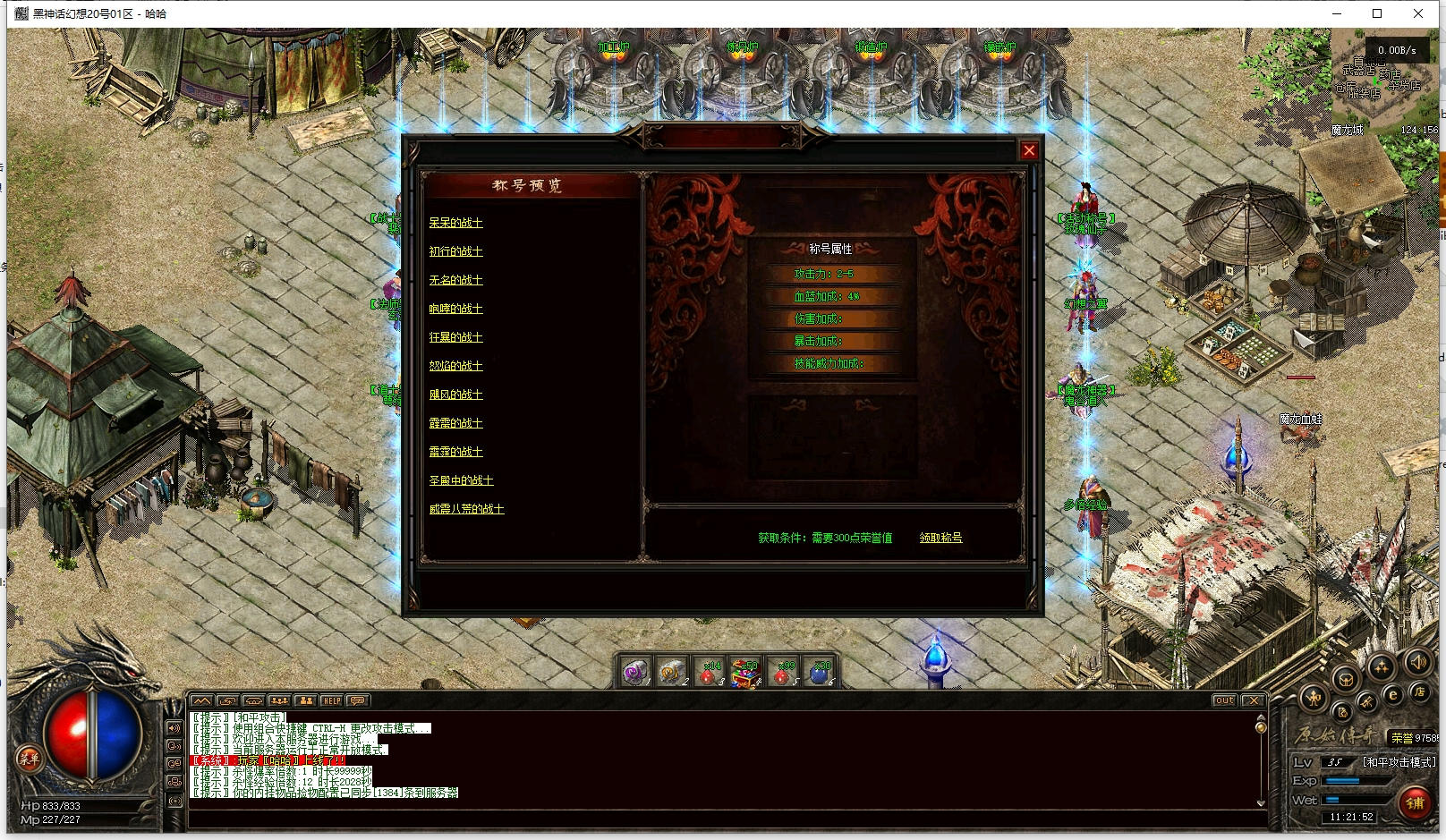Viewport: 1446px width, 840px height.
Task: Use the blue potion hotbar slot
Action: tap(820, 673)
